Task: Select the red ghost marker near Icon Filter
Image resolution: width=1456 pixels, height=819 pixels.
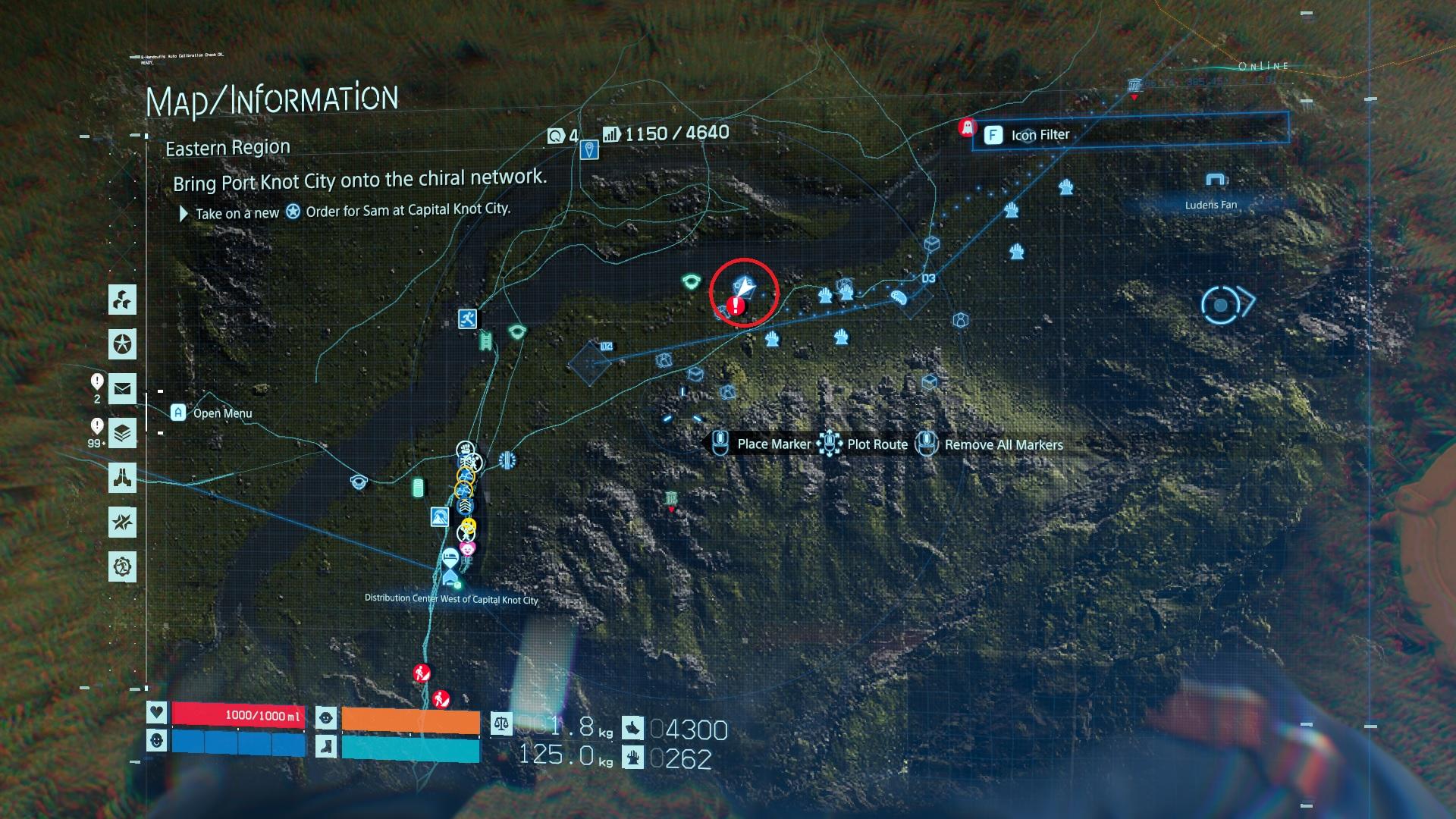Action: click(x=966, y=127)
